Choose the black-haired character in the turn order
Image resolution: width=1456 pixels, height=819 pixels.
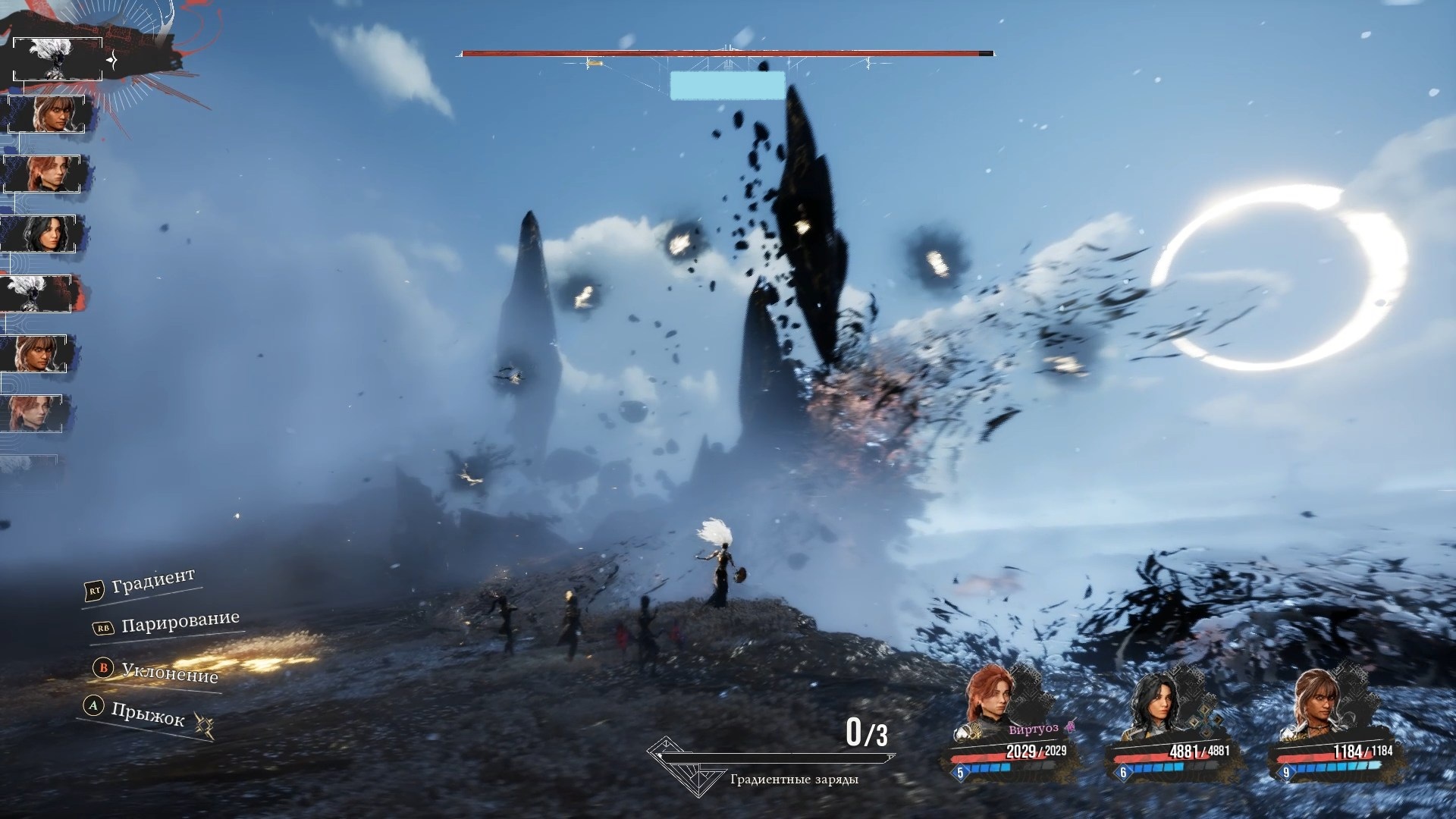[x=43, y=234]
